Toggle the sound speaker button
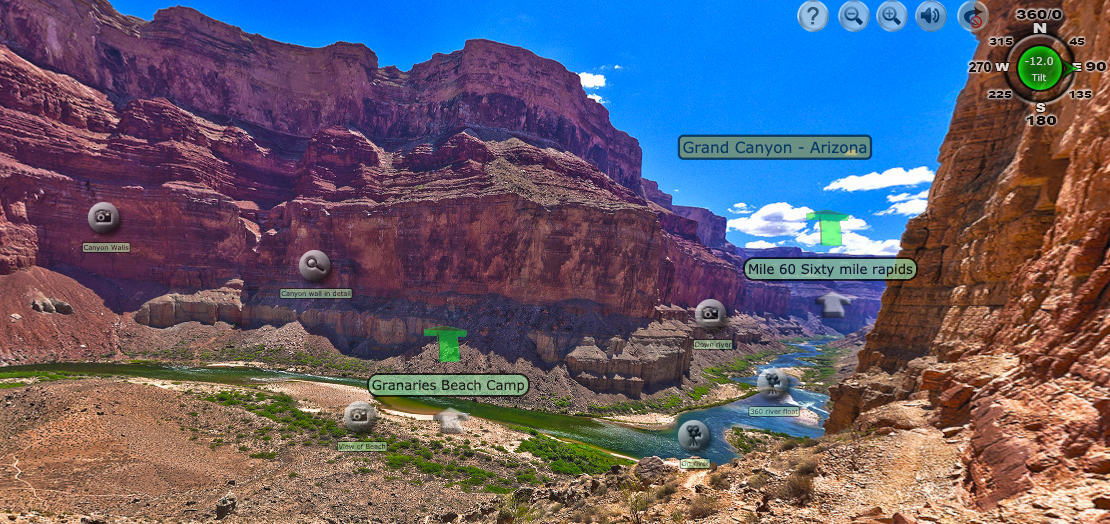The height and width of the screenshot is (524, 1110). tap(931, 16)
